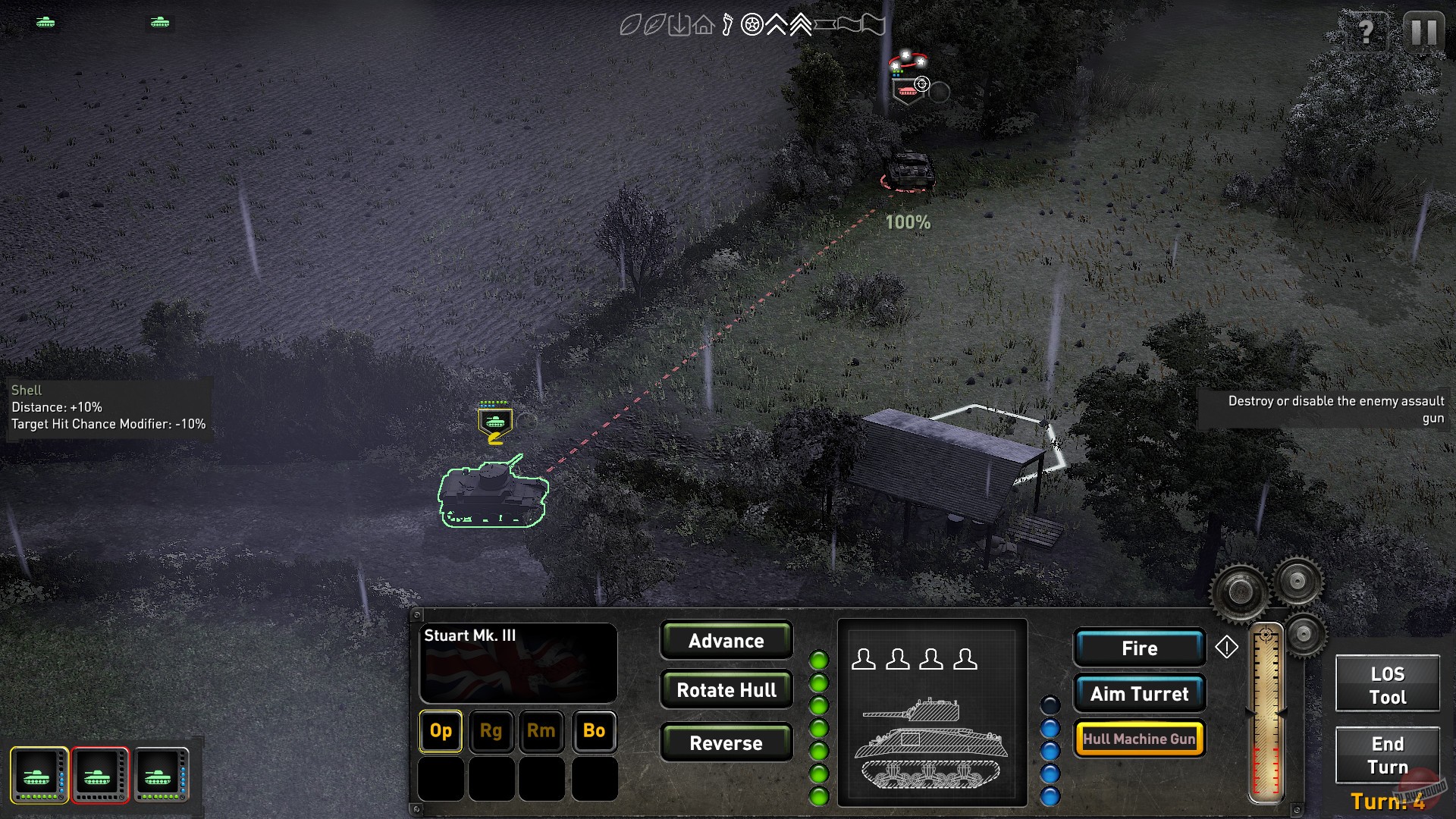
Task: Select the footprint movement icon in top toolbar
Action: (x=727, y=25)
